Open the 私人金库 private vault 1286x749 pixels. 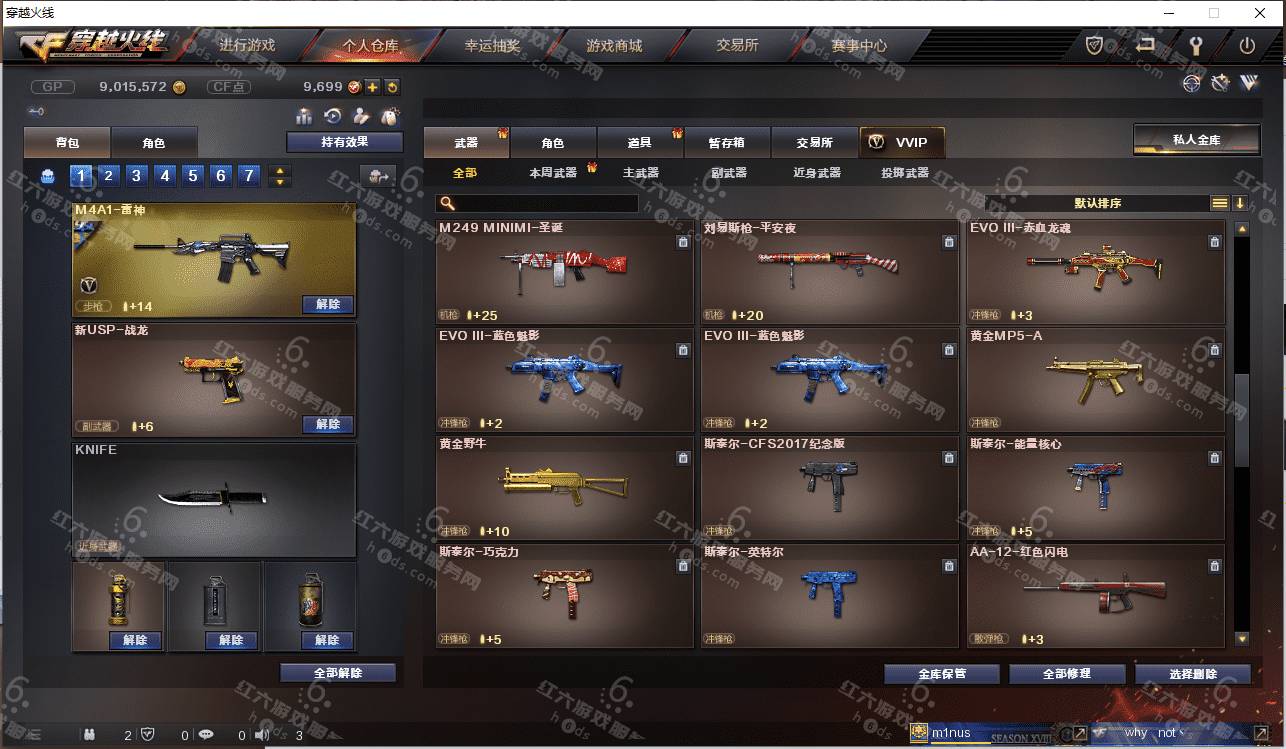coord(1196,140)
